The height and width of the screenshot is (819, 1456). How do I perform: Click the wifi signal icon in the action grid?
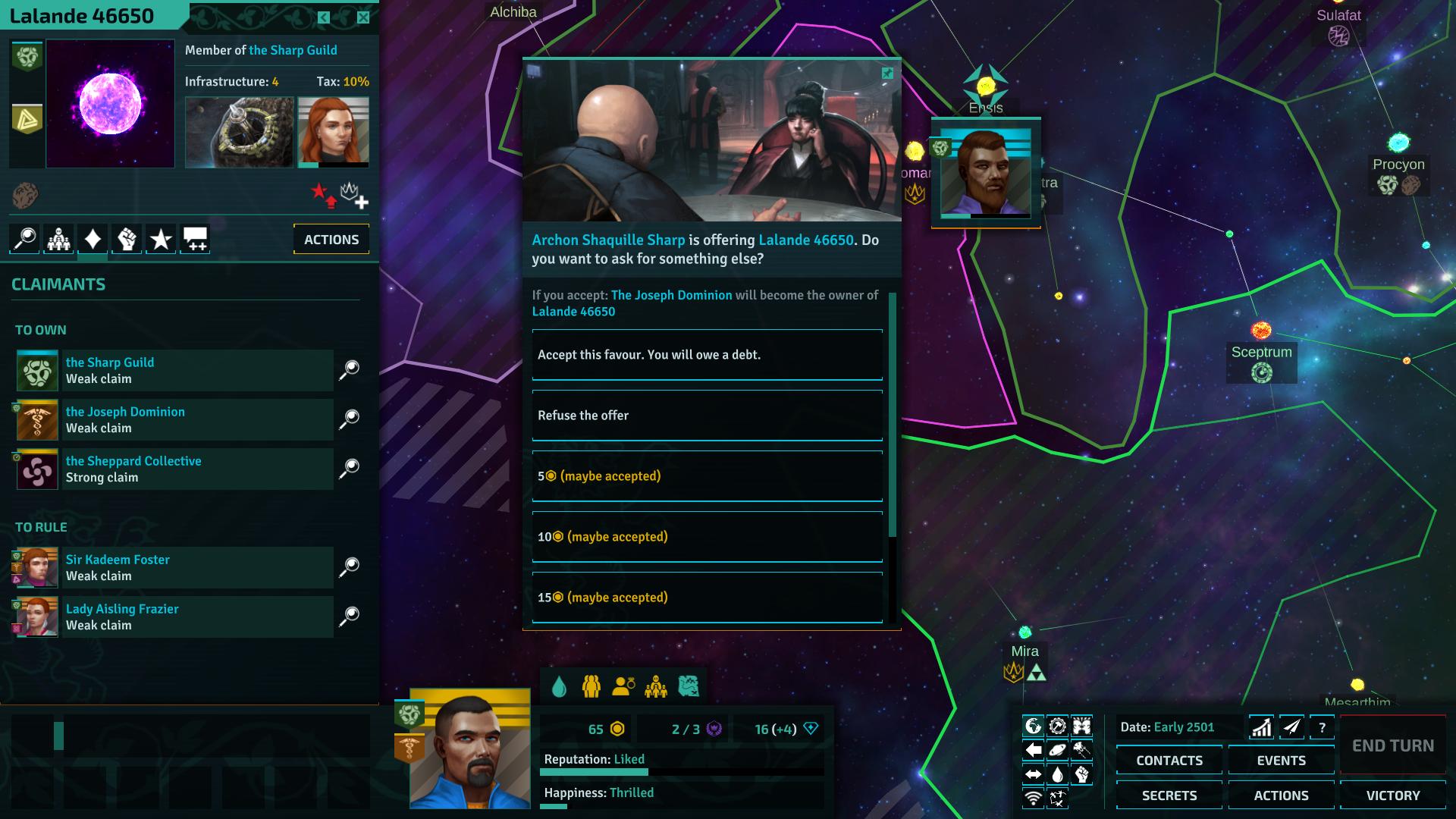click(1033, 798)
